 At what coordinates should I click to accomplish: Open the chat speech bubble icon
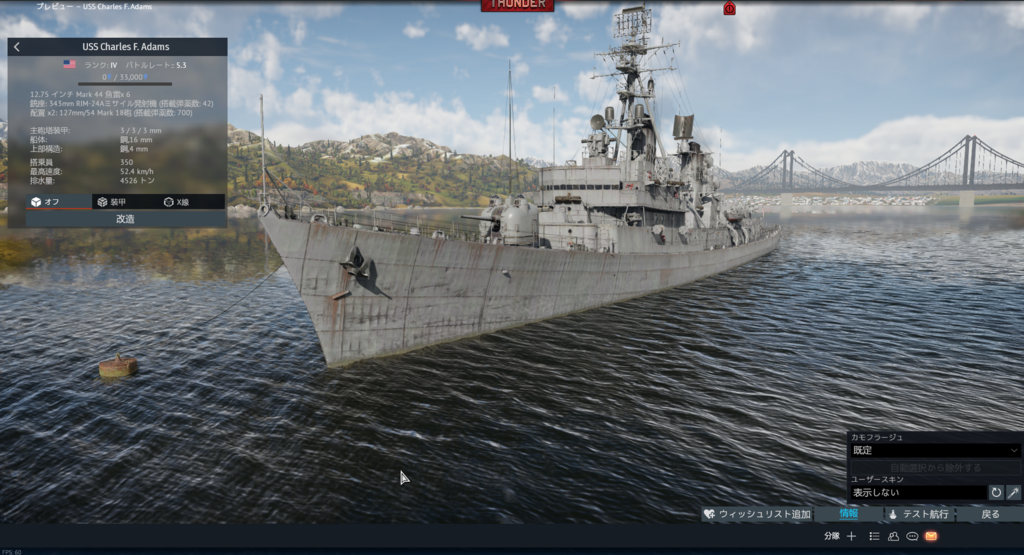click(x=912, y=536)
